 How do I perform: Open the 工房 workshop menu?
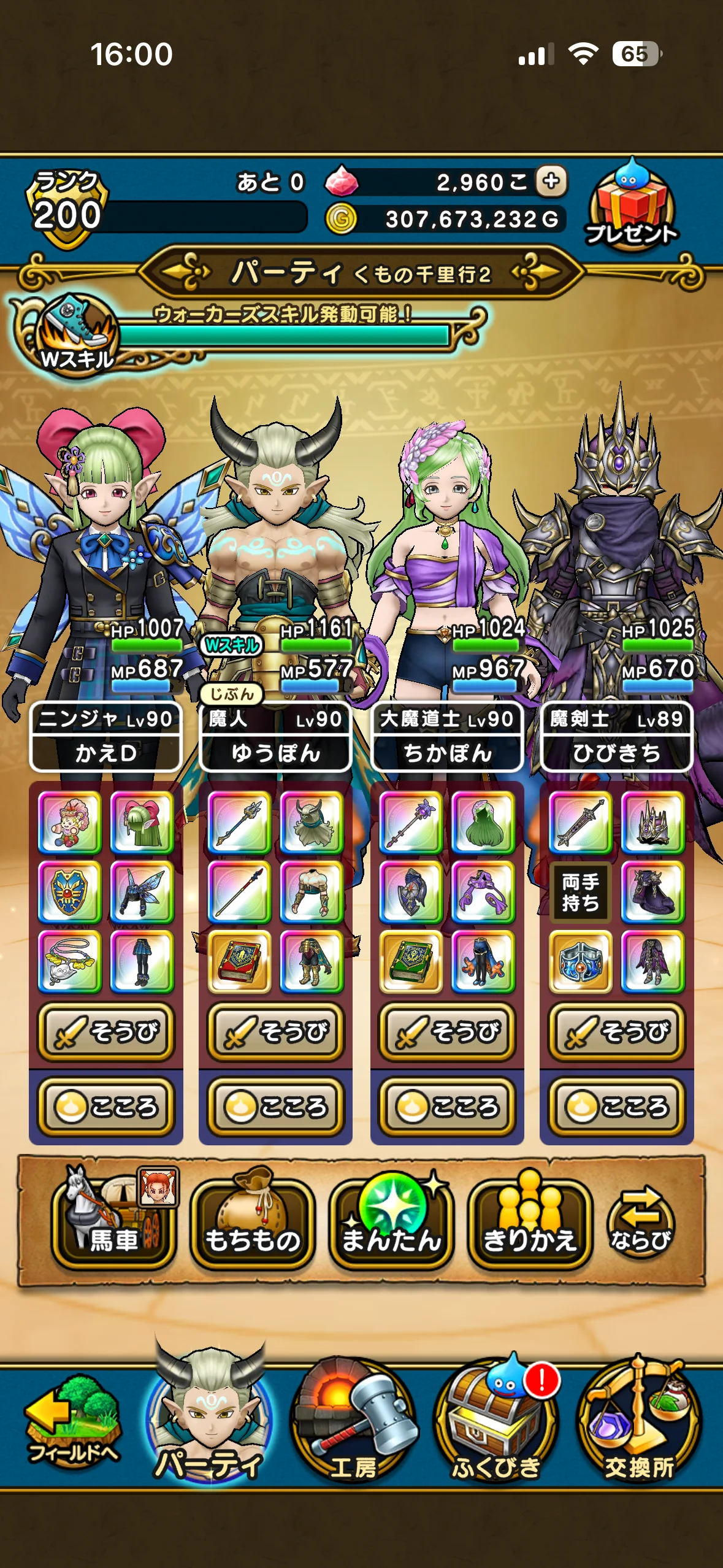353,1424
